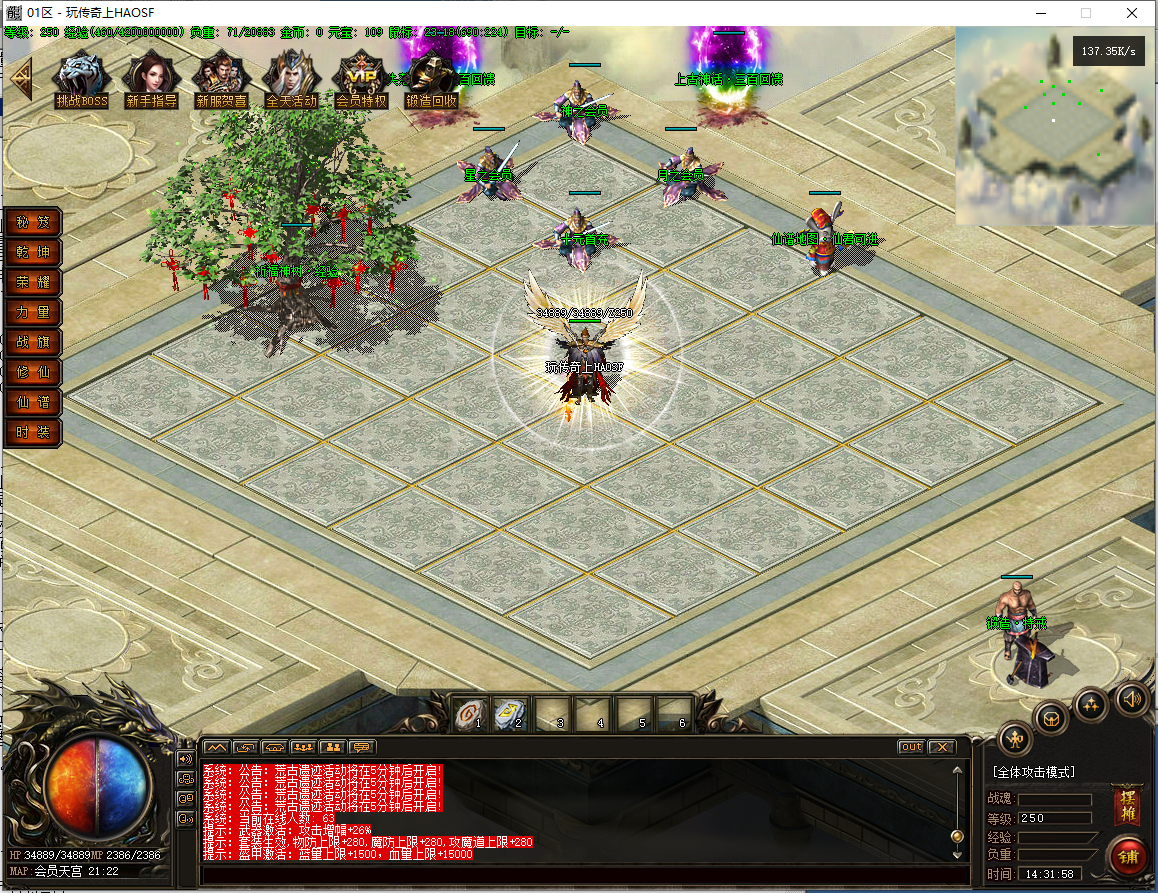
Task: Click the chat panel's out button
Action: 911,747
